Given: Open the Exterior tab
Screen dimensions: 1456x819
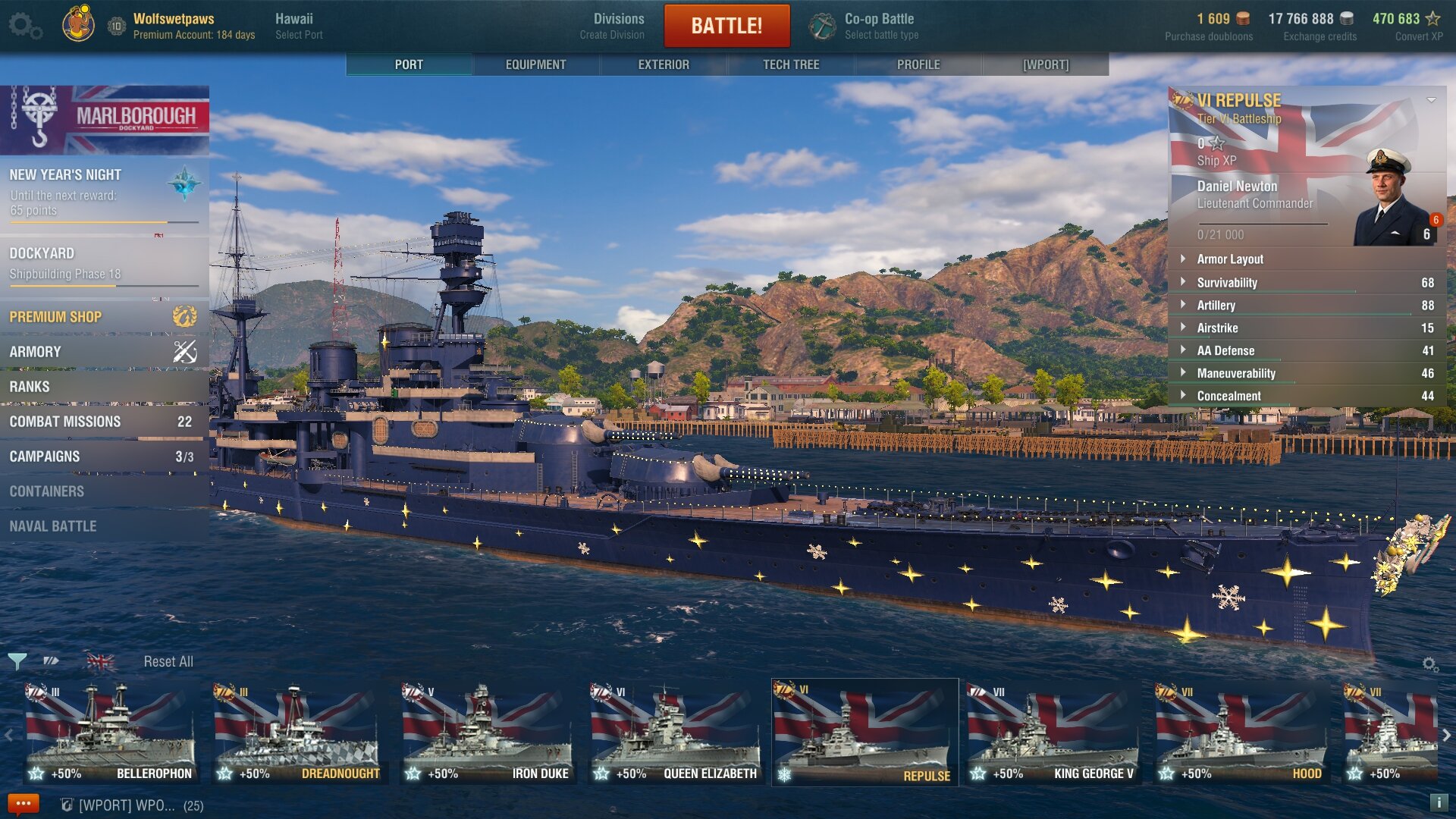Looking at the screenshot, I should point(664,64).
